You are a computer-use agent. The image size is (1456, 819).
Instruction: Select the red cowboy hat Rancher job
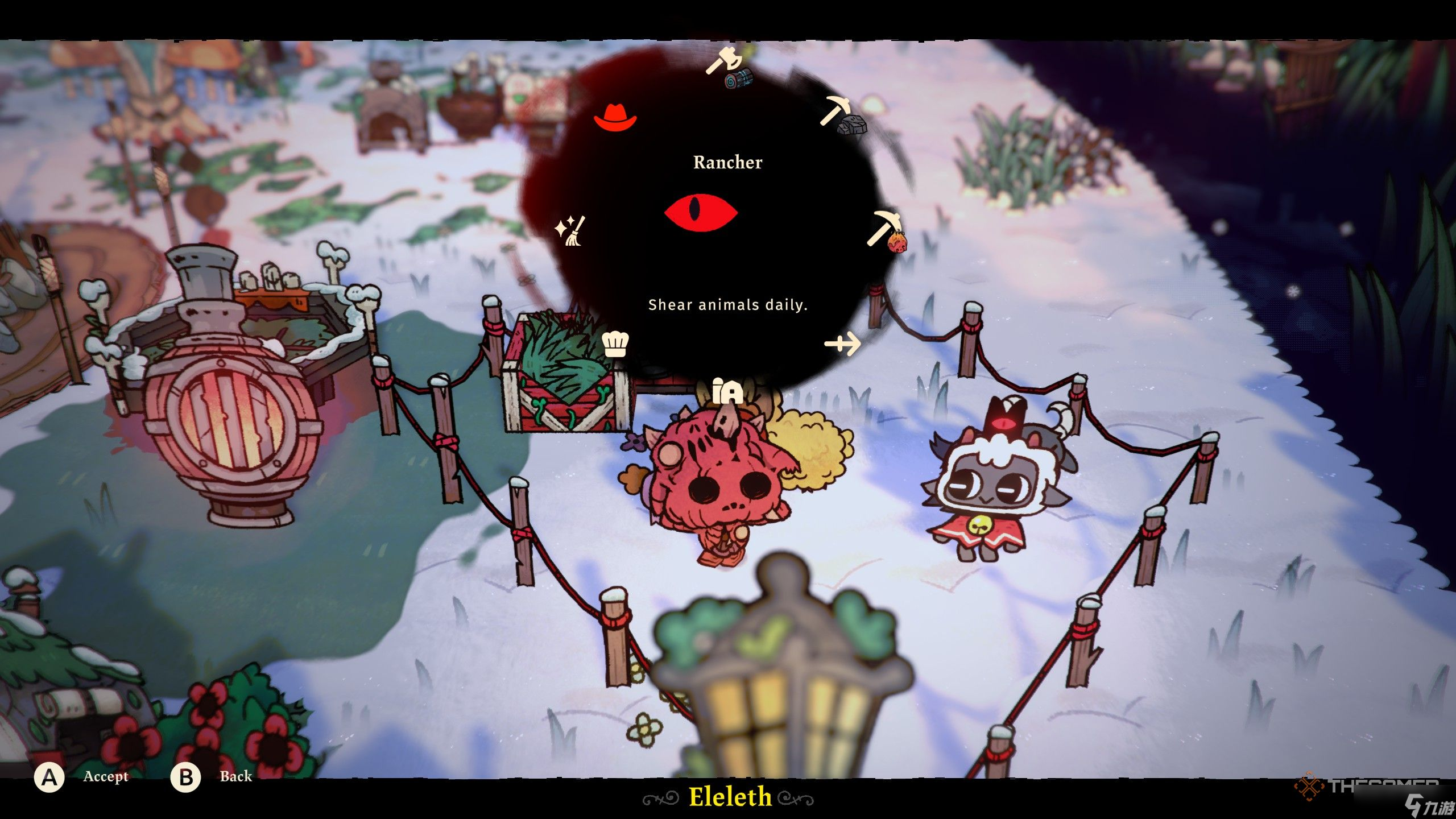click(615, 118)
